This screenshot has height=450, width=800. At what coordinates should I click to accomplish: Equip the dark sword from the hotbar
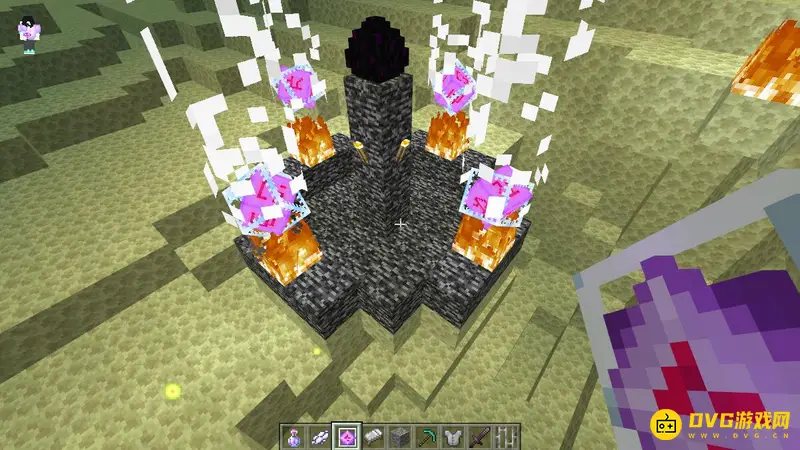click(481, 435)
